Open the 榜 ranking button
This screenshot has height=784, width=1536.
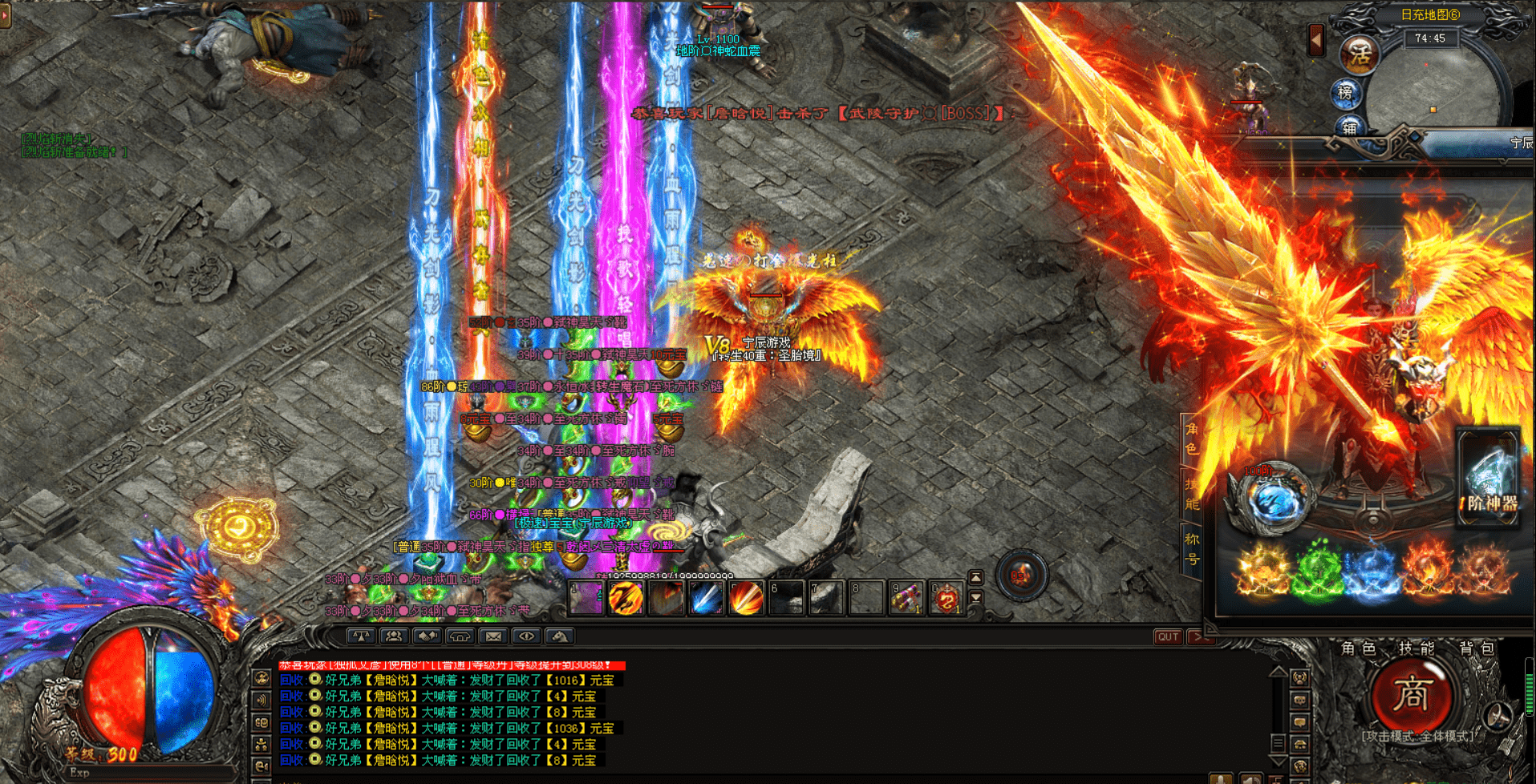click(x=1346, y=93)
